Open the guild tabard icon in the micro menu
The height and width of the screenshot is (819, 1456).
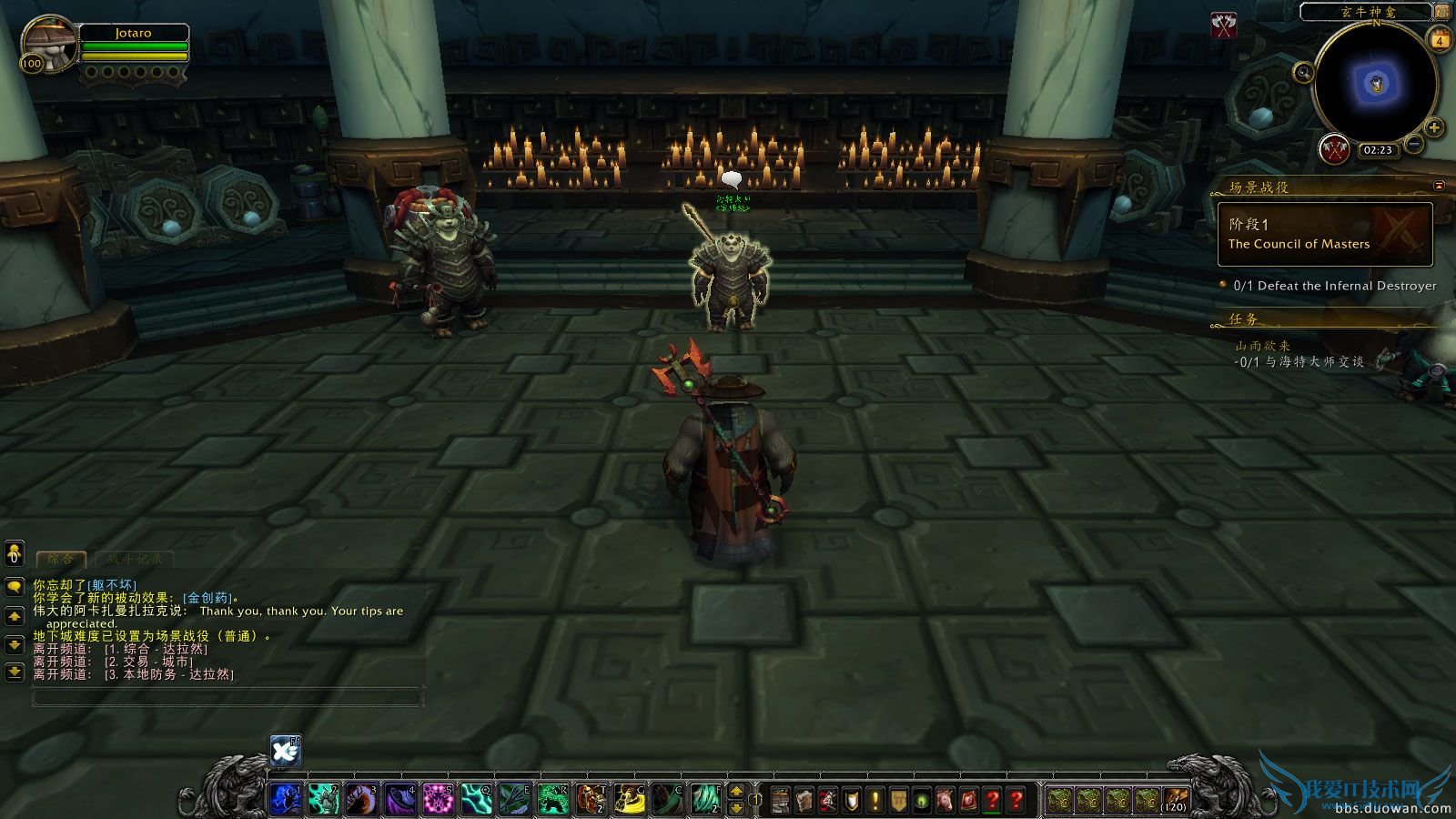(x=898, y=799)
